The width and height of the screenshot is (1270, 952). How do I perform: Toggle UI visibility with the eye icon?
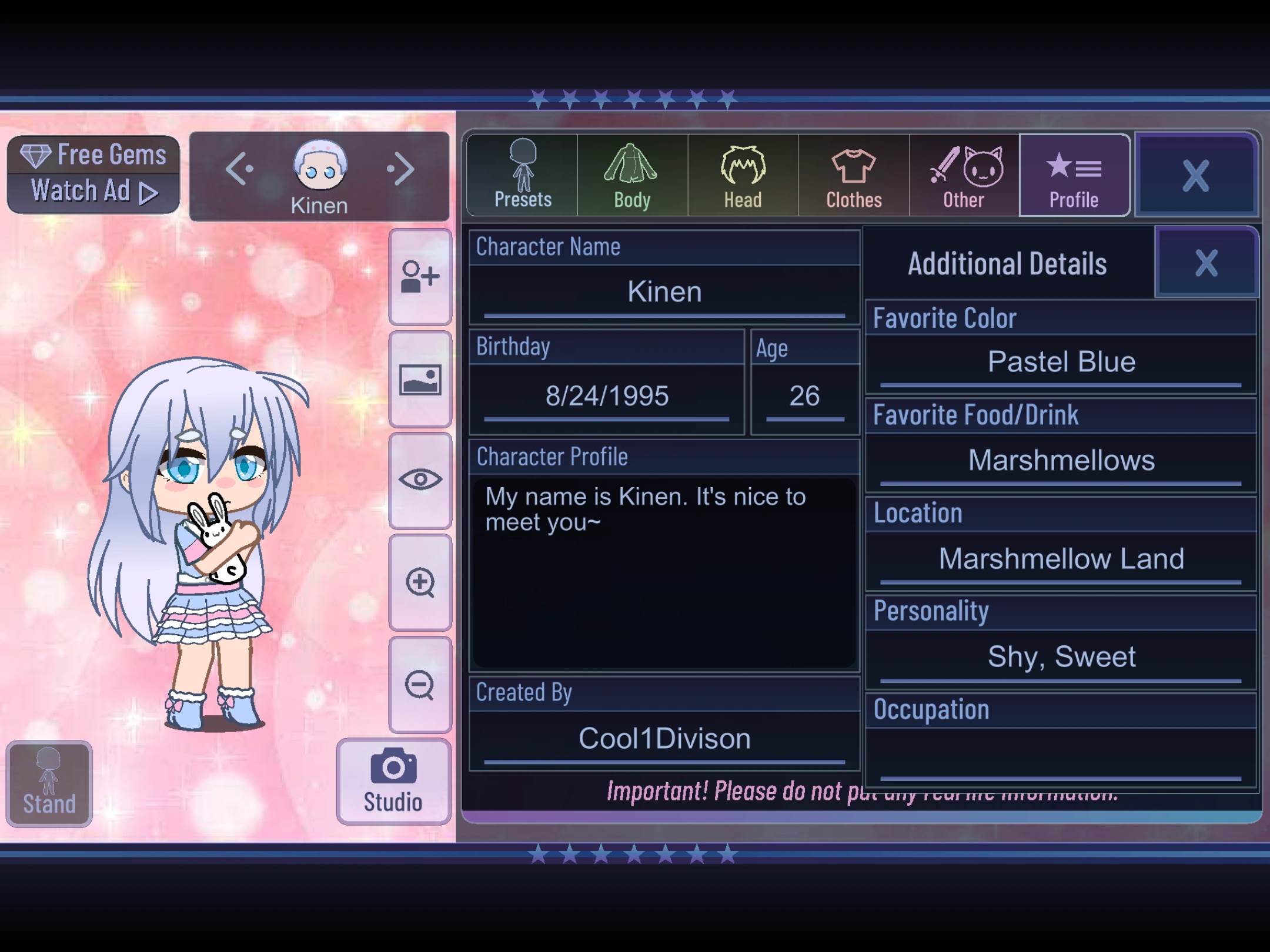420,479
